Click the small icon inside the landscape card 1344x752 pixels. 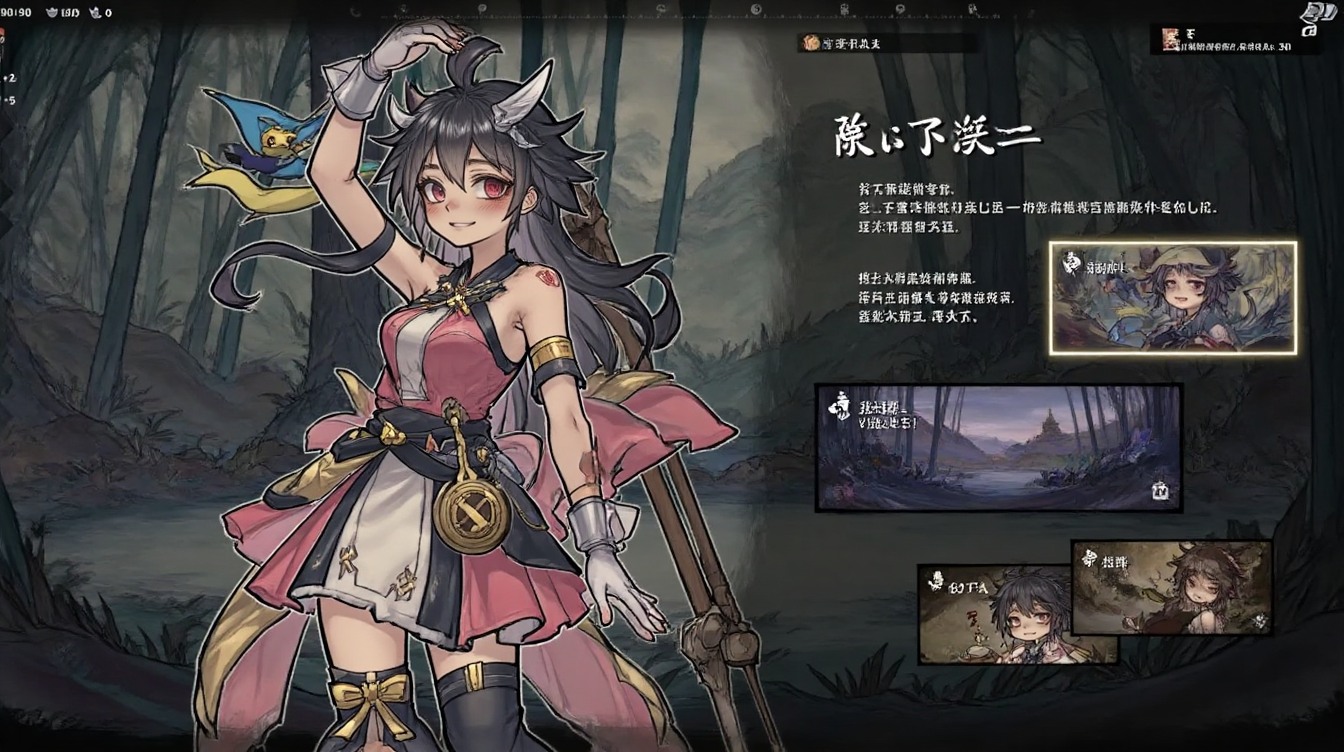click(1161, 491)
